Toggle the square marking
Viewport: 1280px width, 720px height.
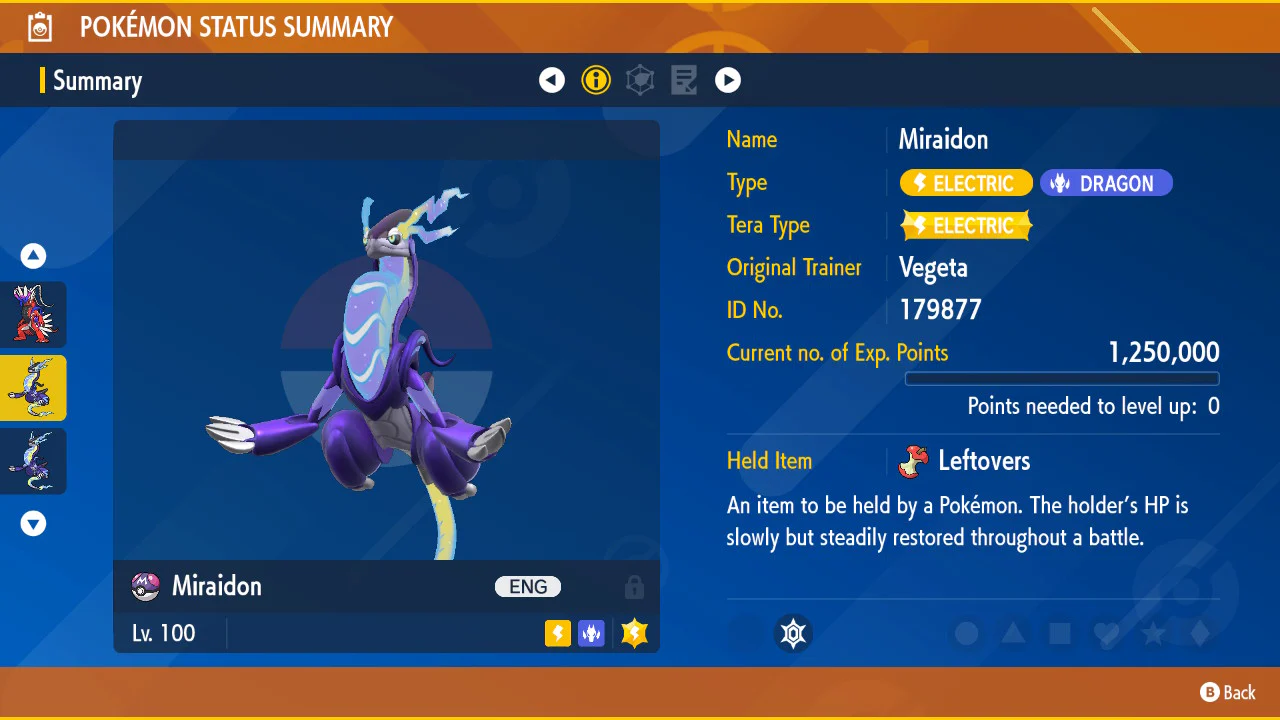click(1060, 633)
